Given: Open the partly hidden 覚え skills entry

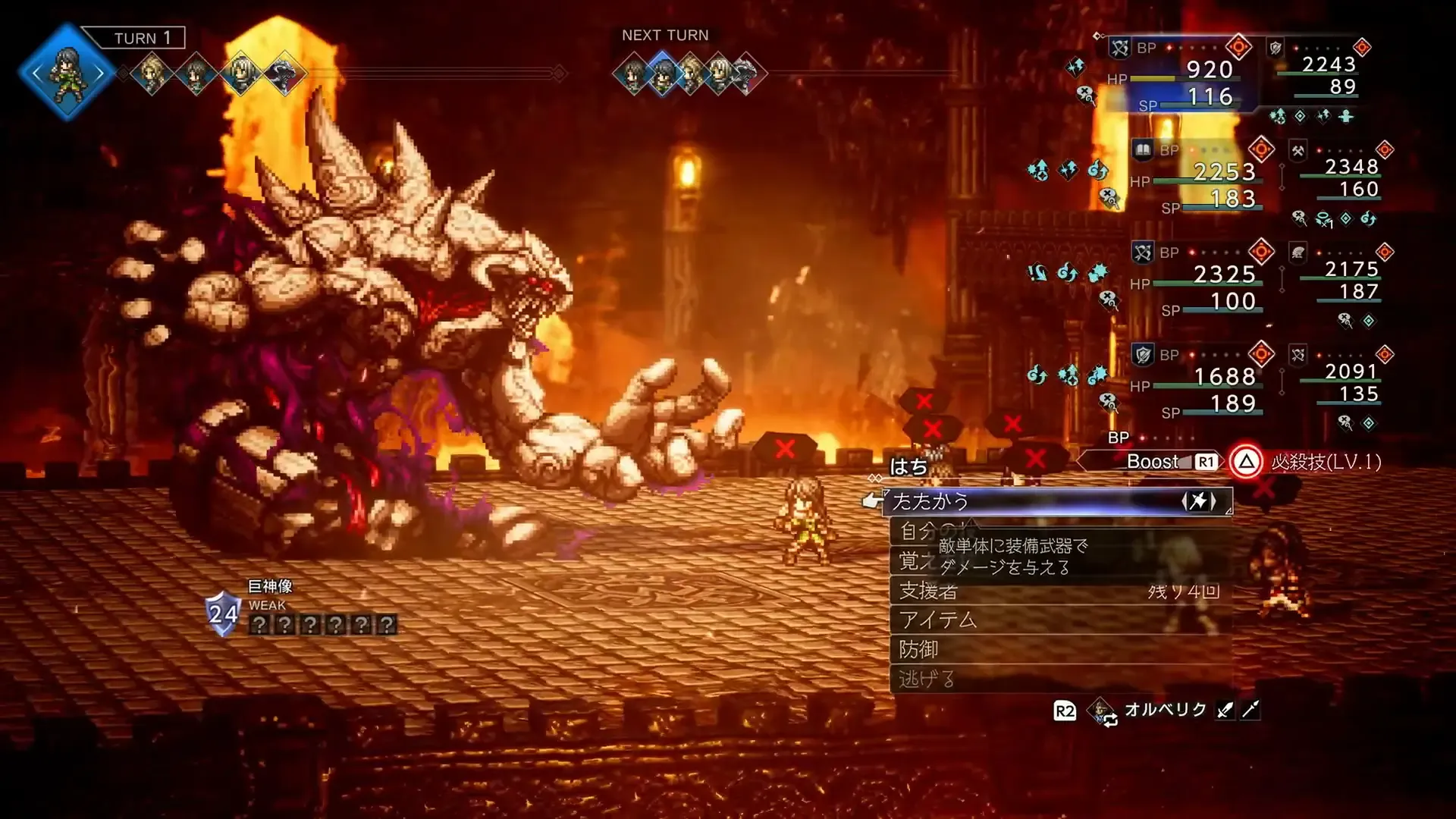Looking at the screenshot, I should pyautogui.click(x=912, y=561).
